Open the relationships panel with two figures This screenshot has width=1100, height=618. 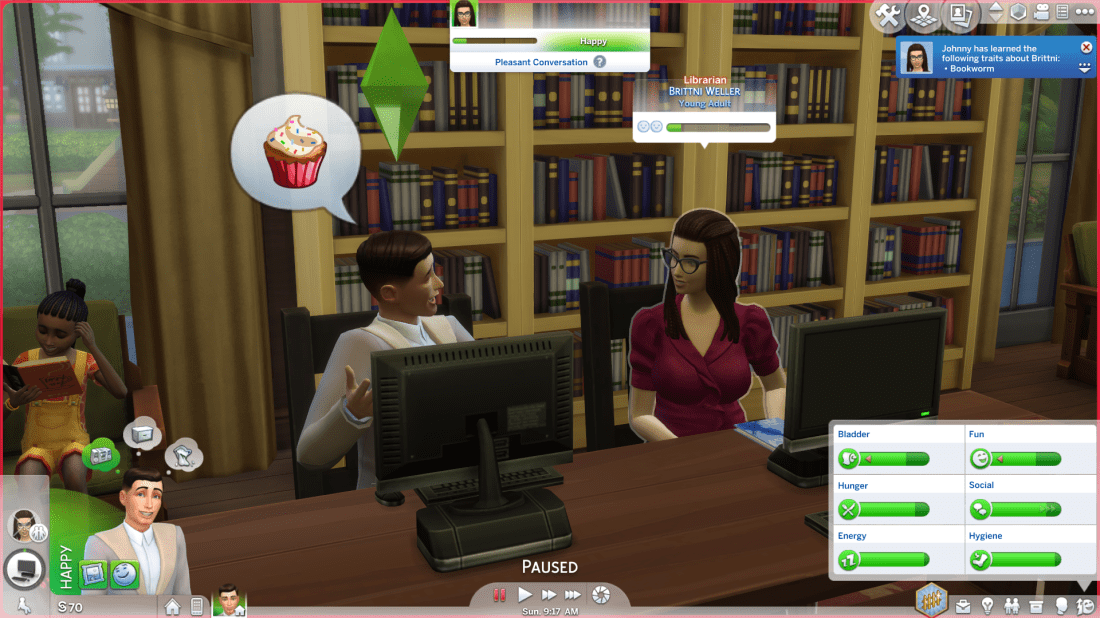[1012, 606]
